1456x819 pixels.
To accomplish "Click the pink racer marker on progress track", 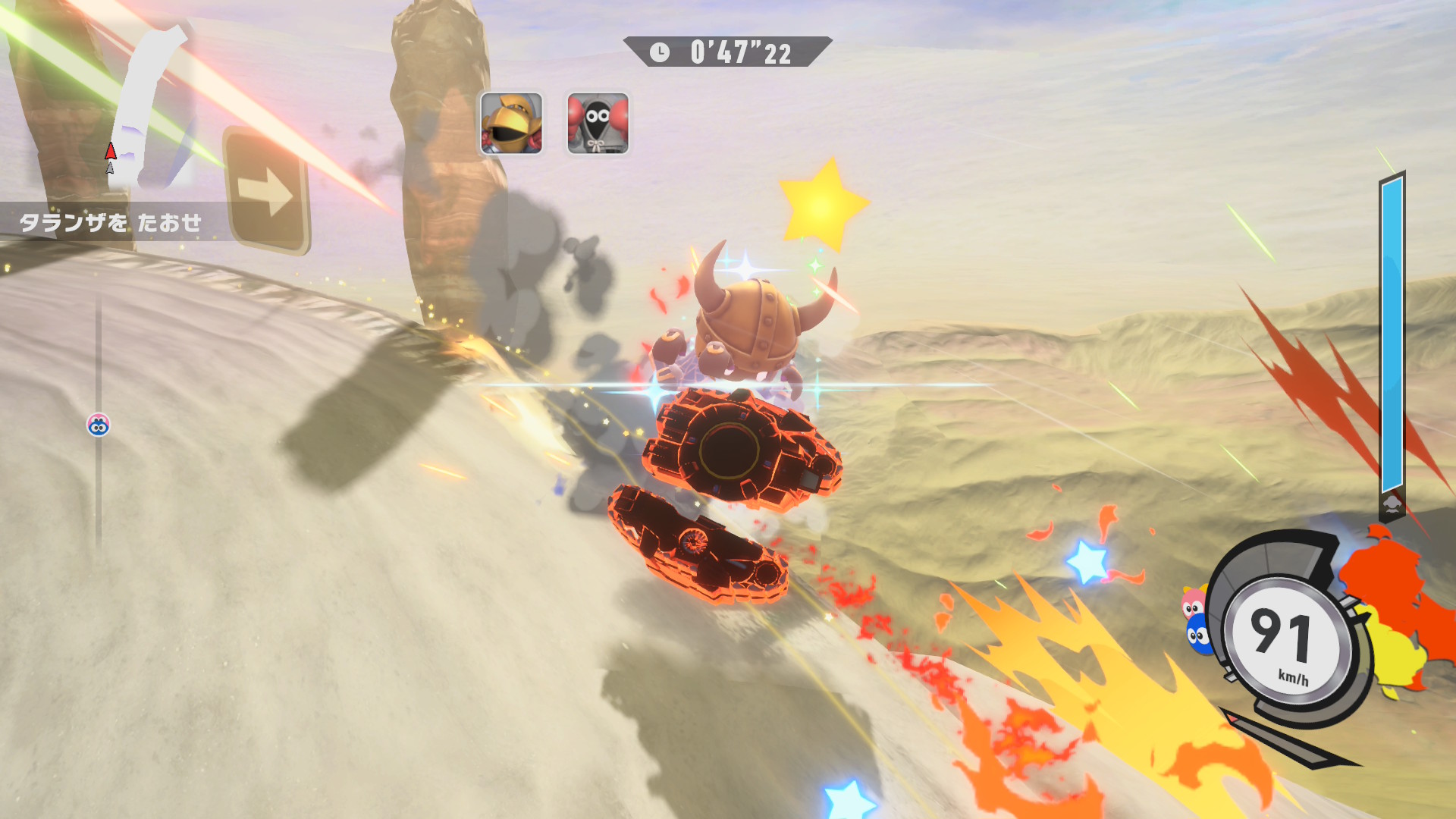I will [x=99, y=425].
